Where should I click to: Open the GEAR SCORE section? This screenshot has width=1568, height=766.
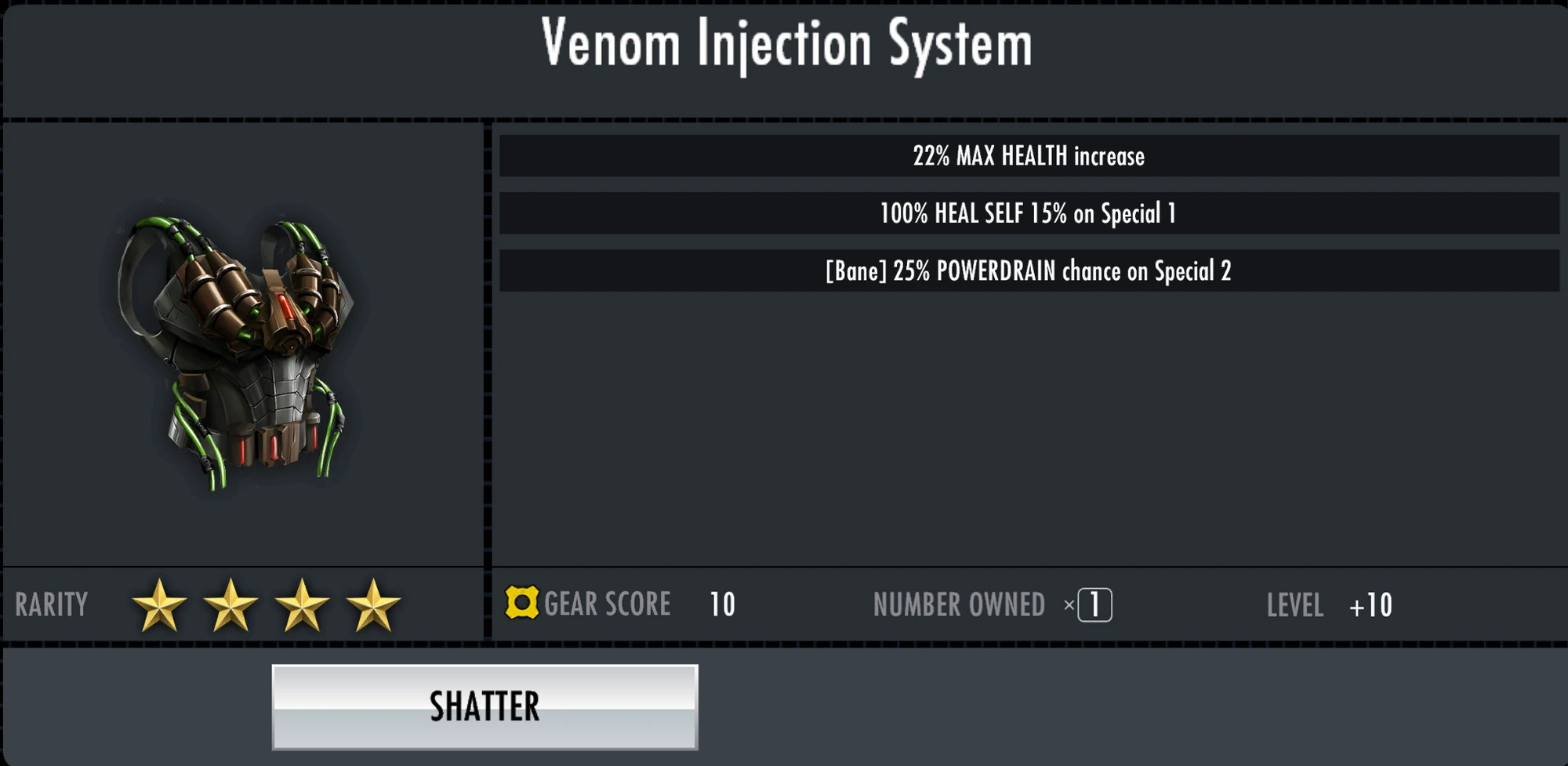pyautogui.click(x=609, y=604)
